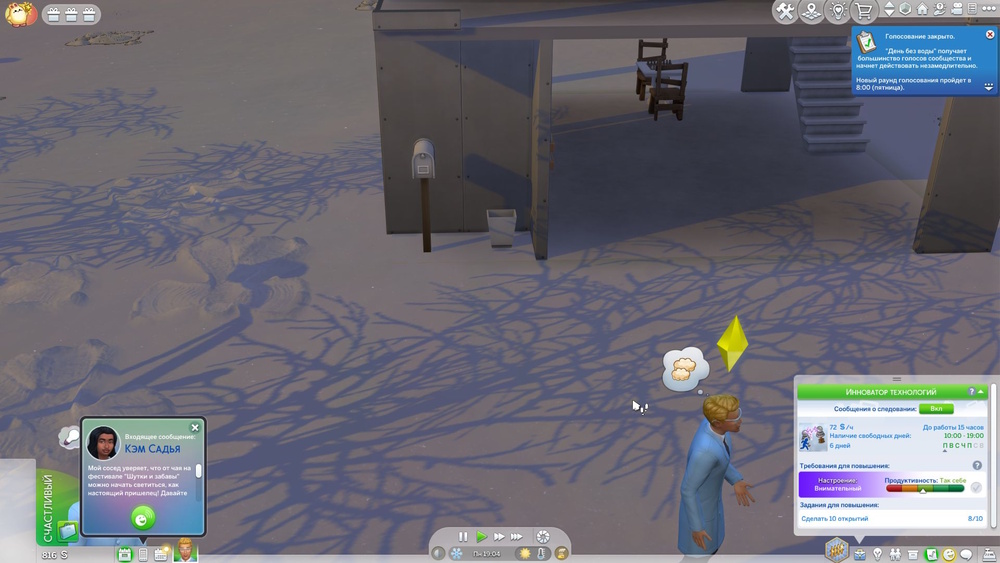
Task: Expand the notification wall with down arrow
Action: coord(989,87)
